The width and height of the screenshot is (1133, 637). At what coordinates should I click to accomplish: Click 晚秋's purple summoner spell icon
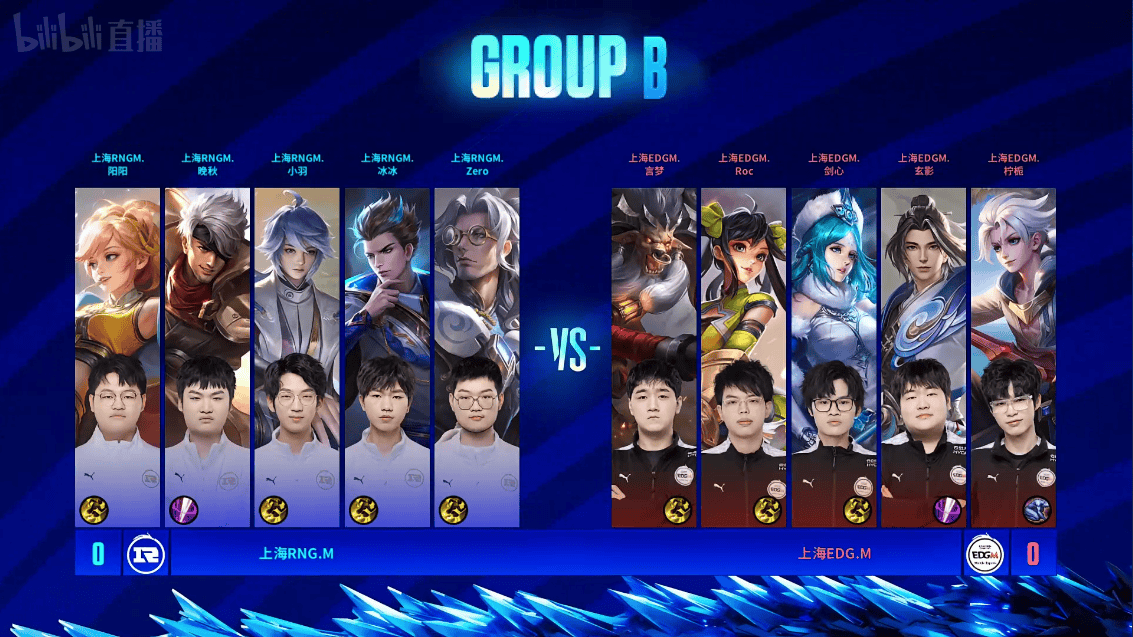click(183, 510)
